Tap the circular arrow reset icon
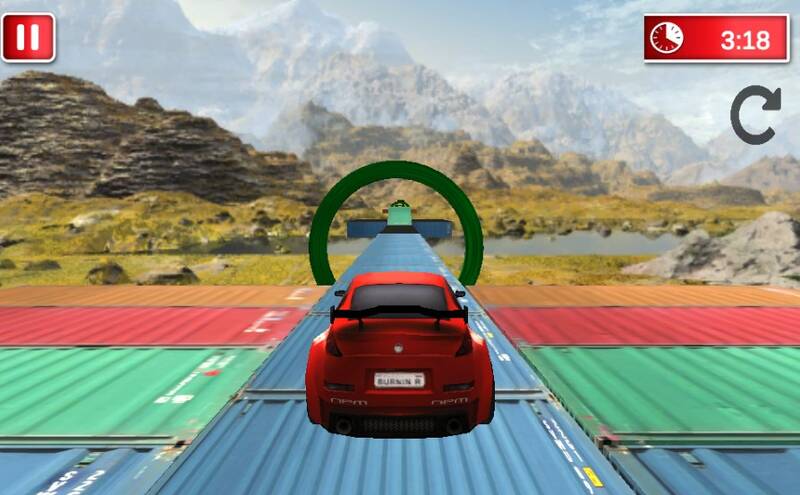 coord(756,114)
